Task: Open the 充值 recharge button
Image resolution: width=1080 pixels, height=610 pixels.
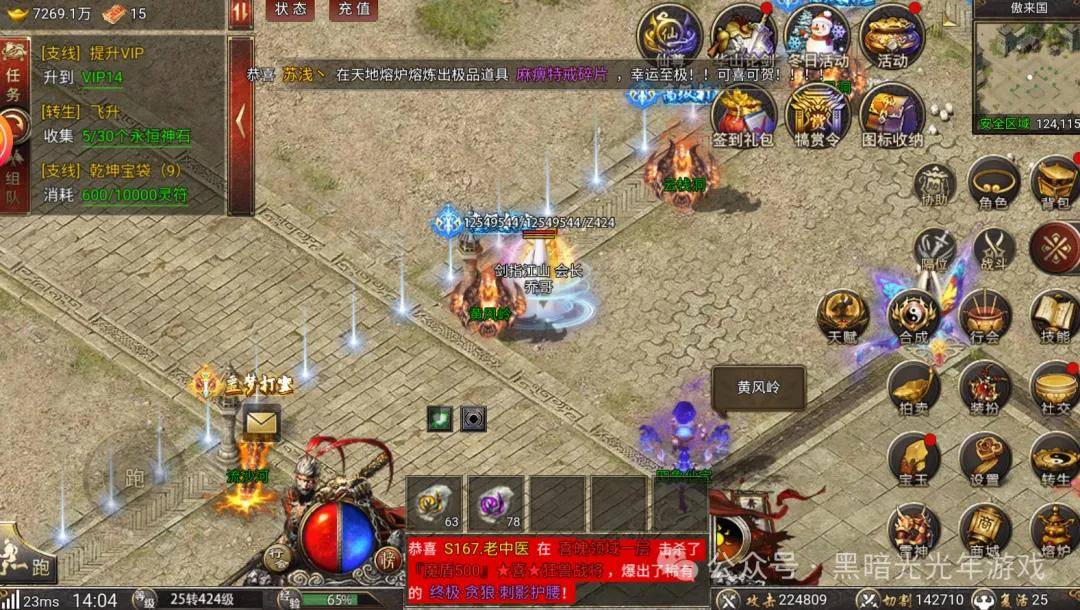Action: (x=353, y=10)
